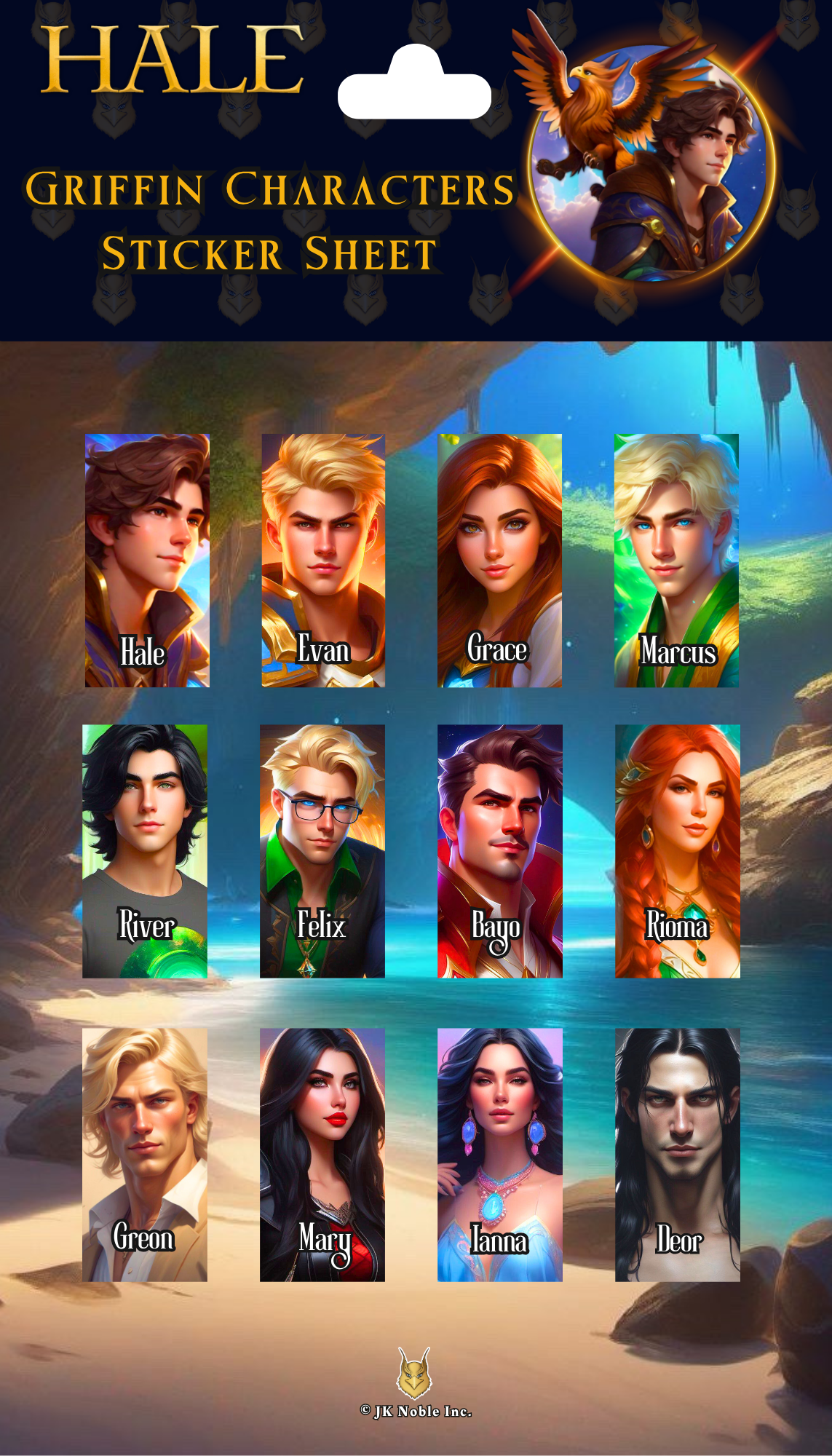Pick the Grace character portrait
This screenshot has width=832, height=1456.
pos(499,560)
